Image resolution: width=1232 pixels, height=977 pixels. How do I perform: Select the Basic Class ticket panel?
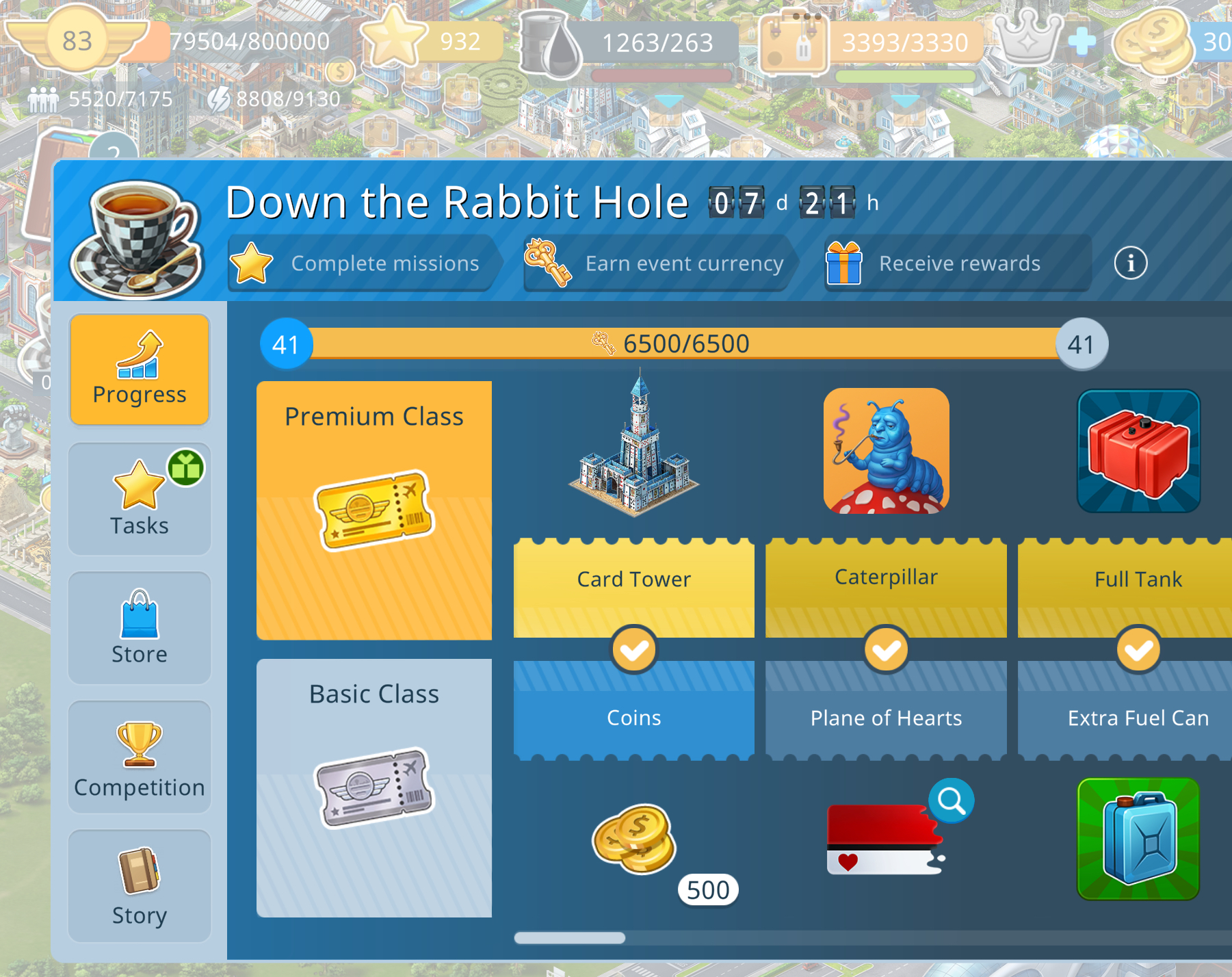pos(374,787)
